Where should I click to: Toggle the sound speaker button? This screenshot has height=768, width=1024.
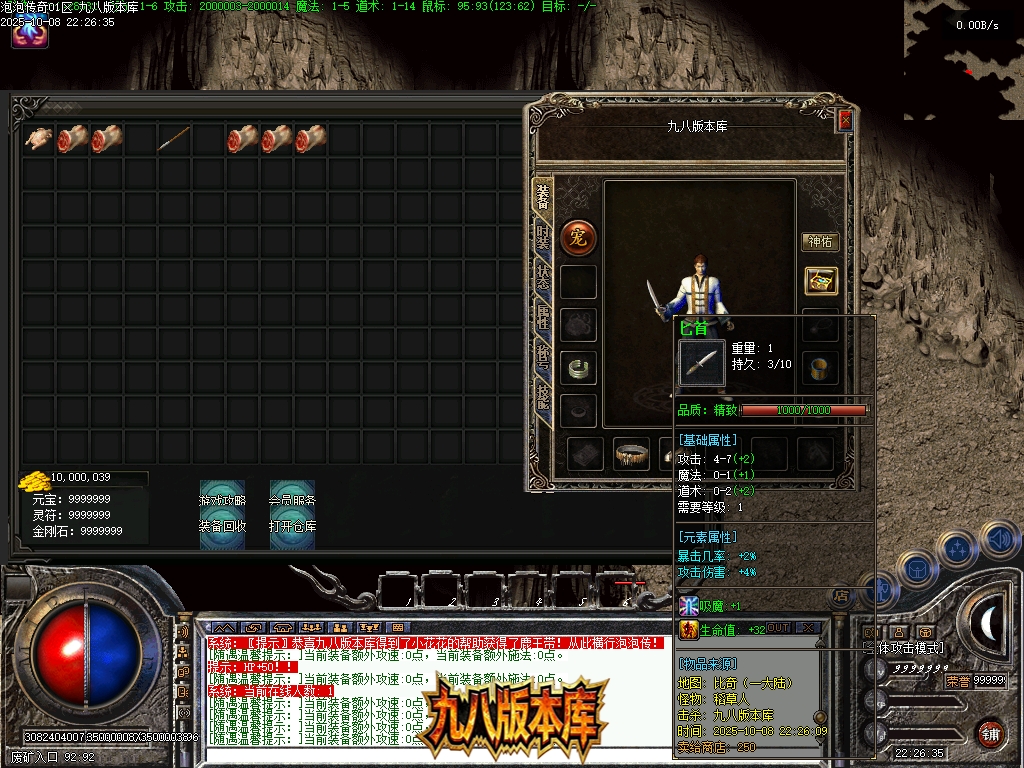(1000, 541)
